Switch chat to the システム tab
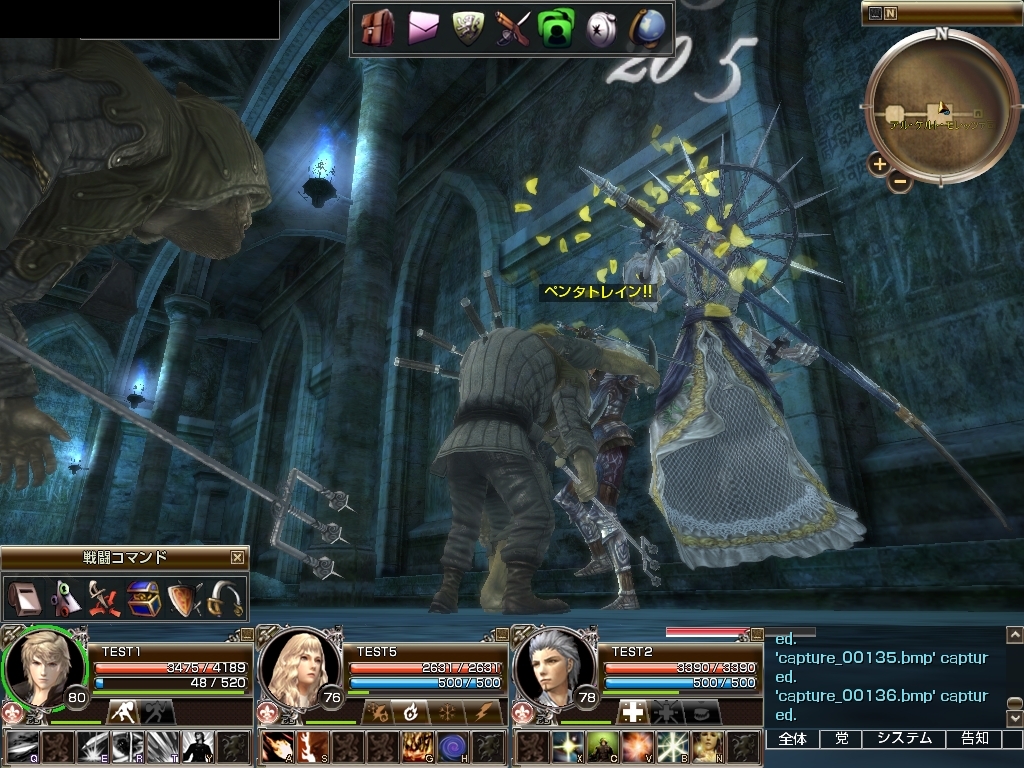1024x768 pixels. (x=904, y=739)
